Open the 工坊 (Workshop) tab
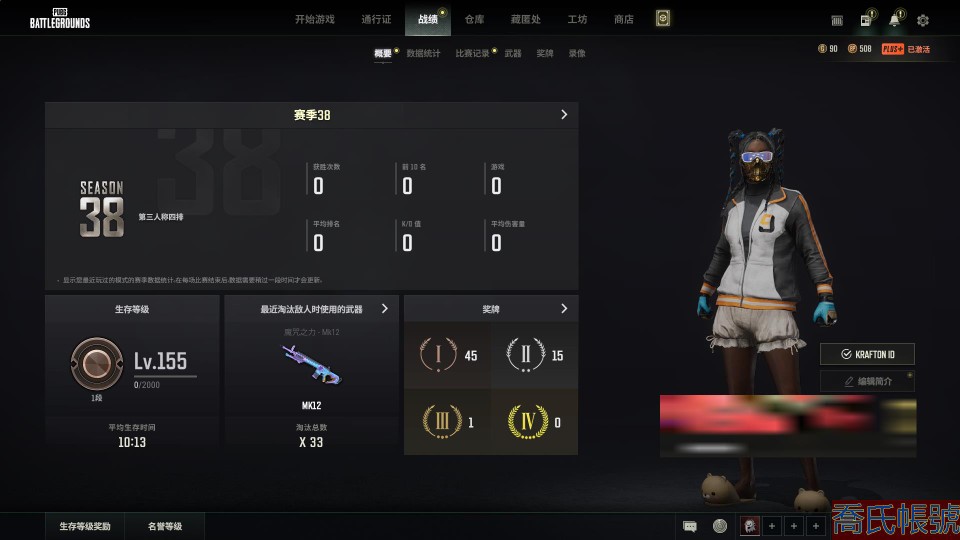 click(577, 19)
